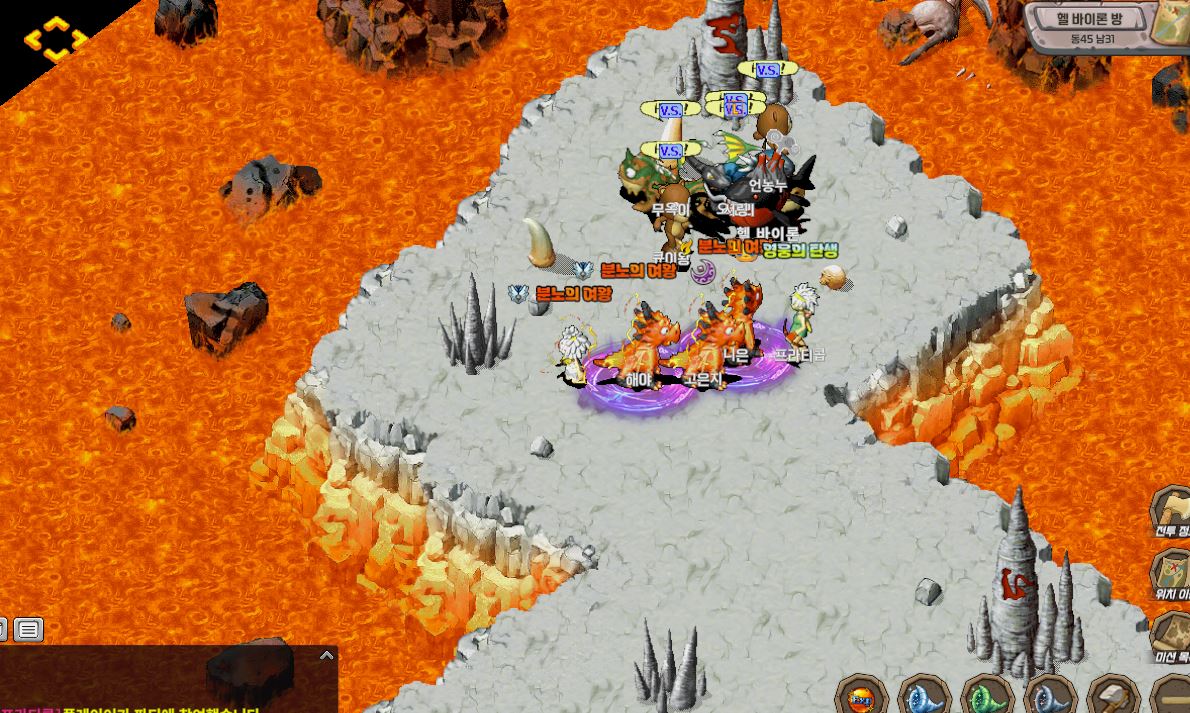Choose the stone hammer hotbar slot
Screen dimensions: 1190x713
[x=1112, y=696]
